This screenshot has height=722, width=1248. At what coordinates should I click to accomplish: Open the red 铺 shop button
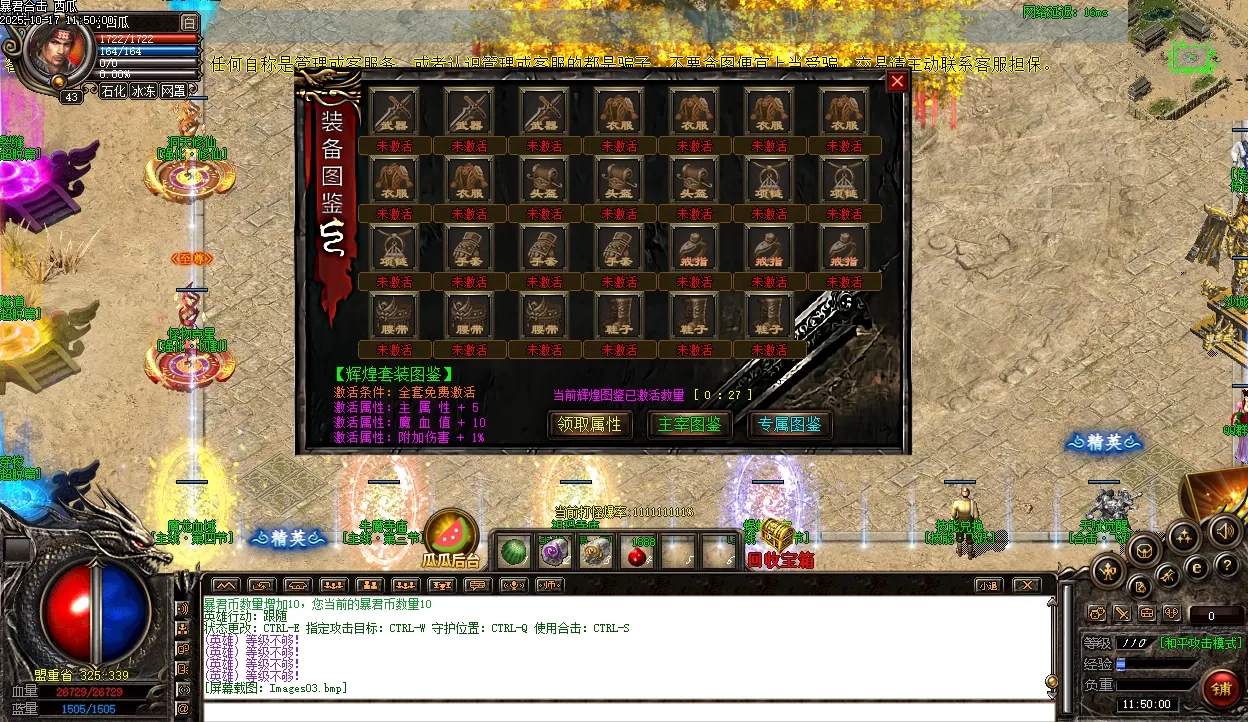coord(1220,688)
